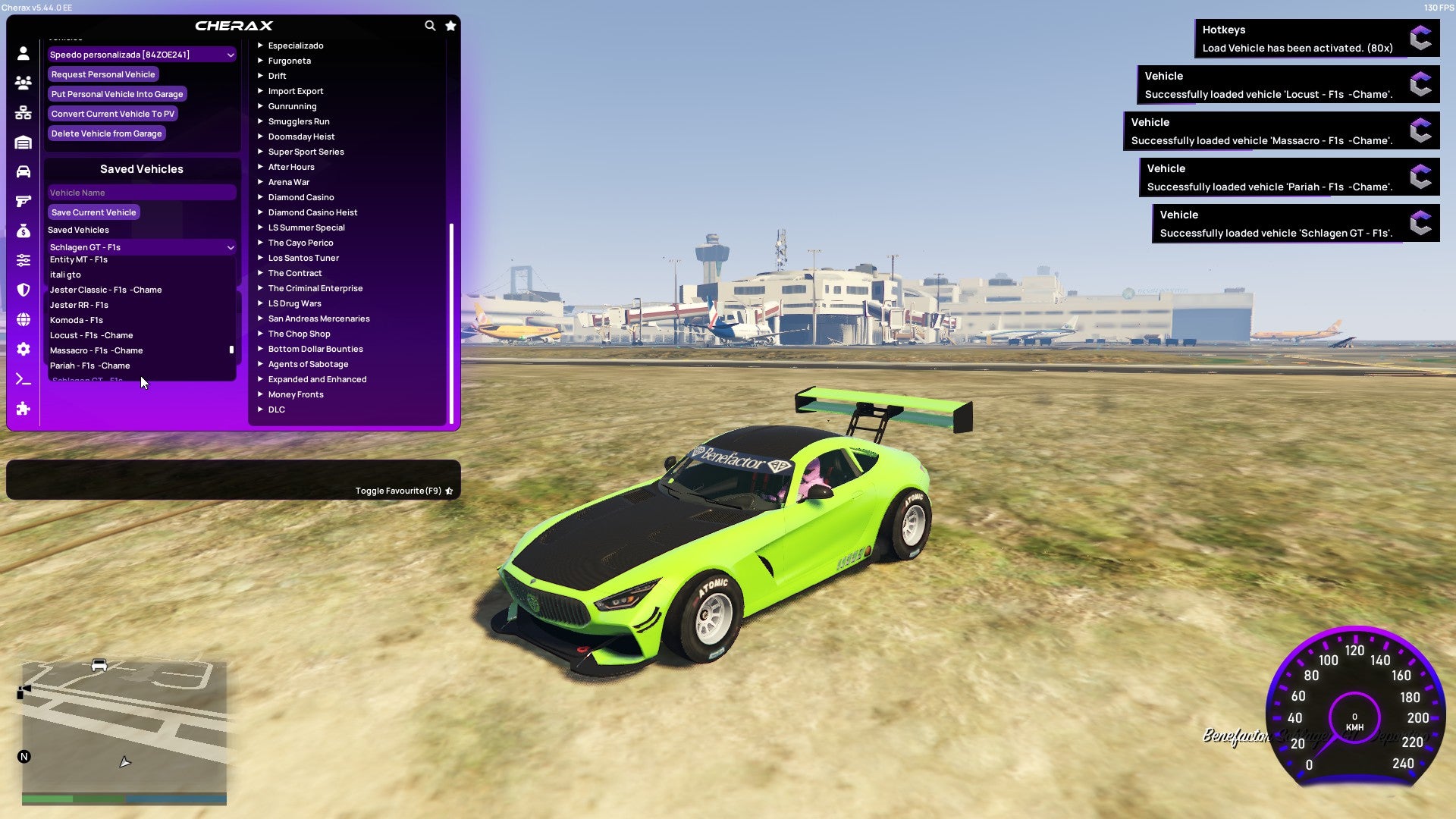Click the star favourites icon in header
1456x819 pixels.
pos(450,25)
